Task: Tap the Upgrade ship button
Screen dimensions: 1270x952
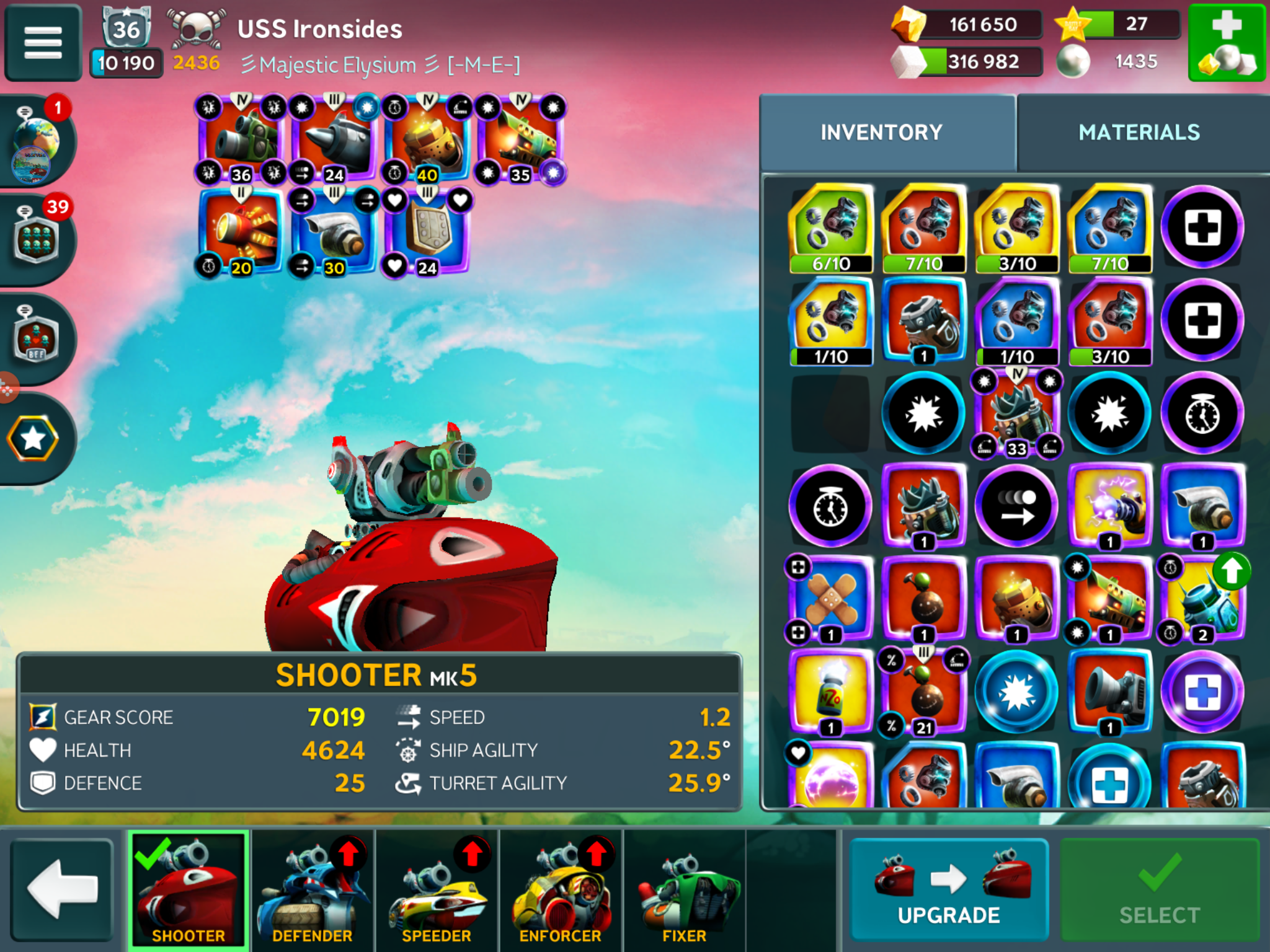Action: tap(948, 889)
